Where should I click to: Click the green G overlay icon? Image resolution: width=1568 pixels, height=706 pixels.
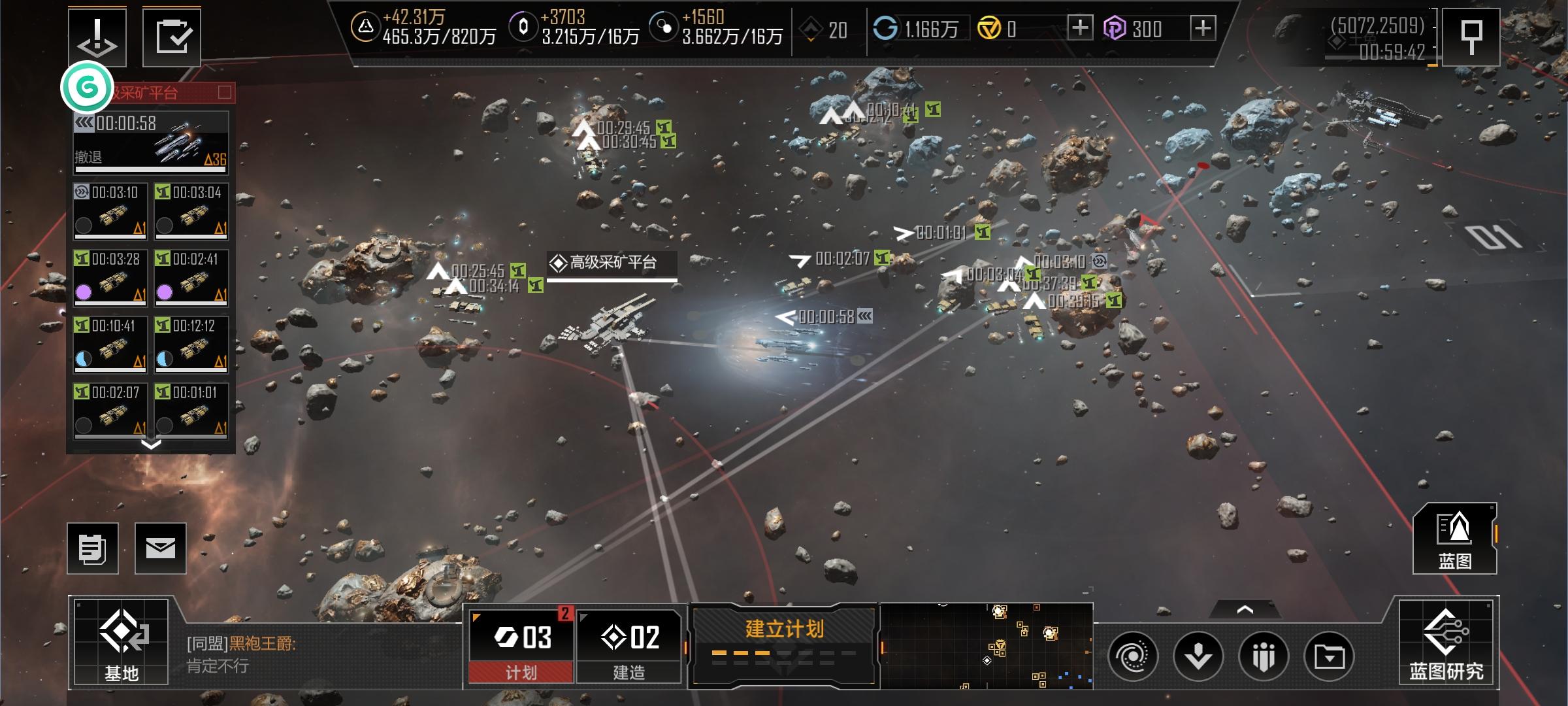[x=87, y=86]
